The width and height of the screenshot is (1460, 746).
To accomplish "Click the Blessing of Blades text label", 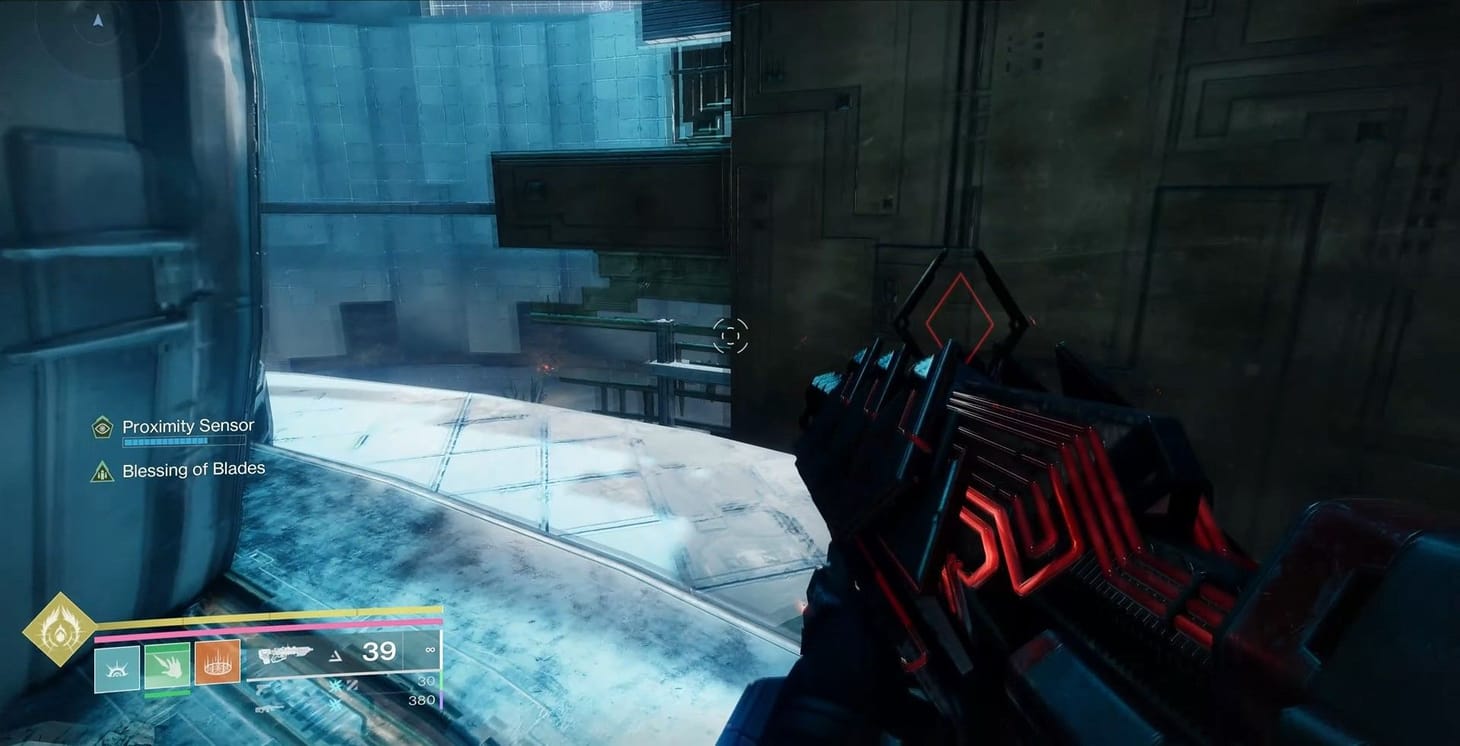I will click(x=194, y=468).
